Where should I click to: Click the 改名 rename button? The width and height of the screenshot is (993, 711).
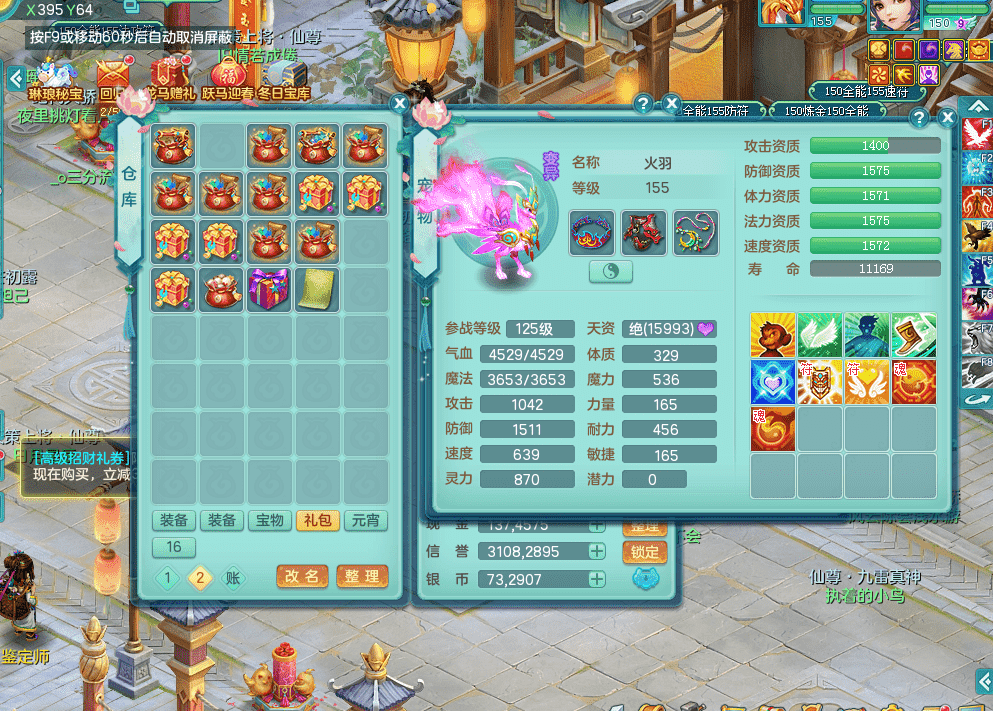click(x=301, y=577)
